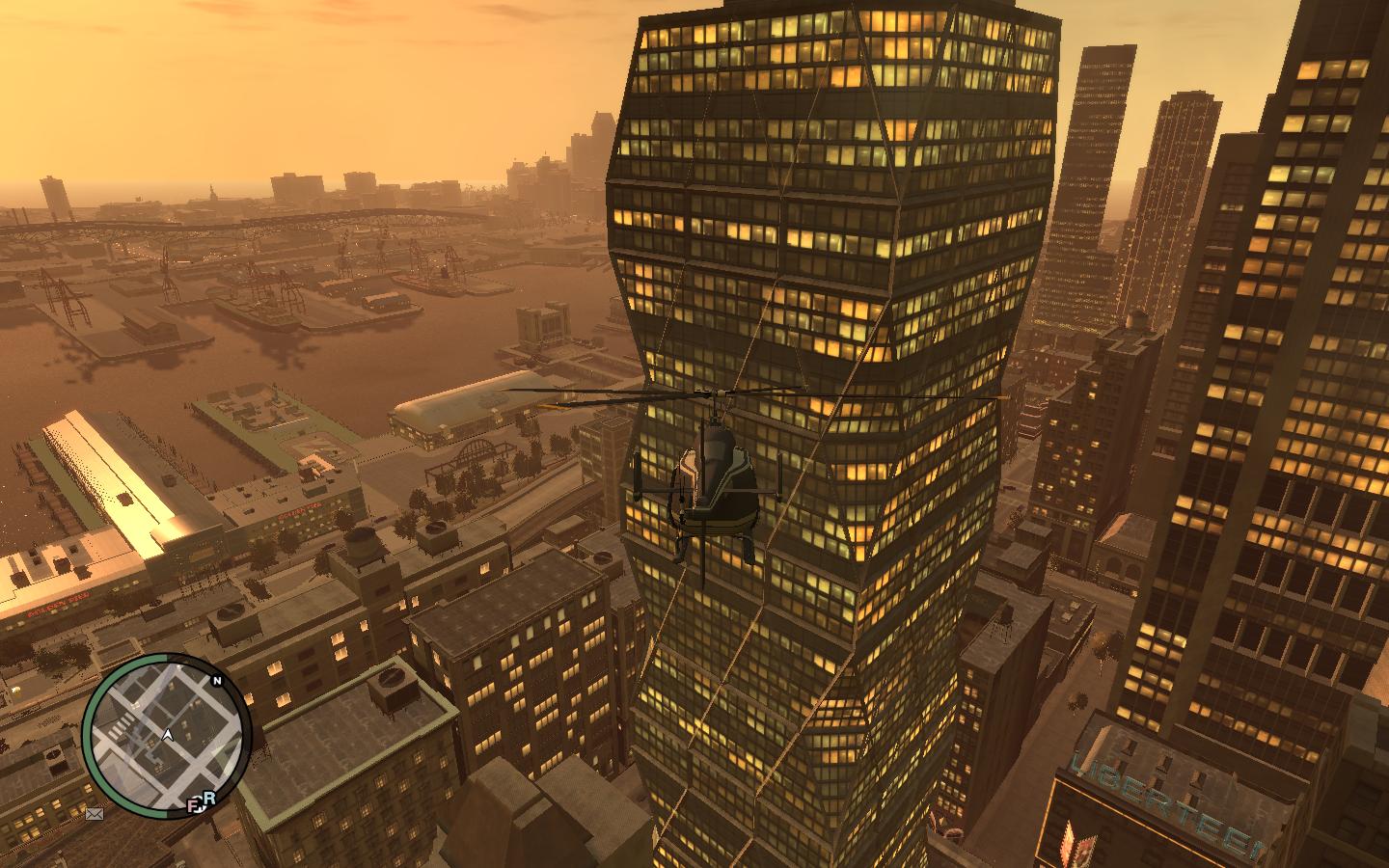Click the circular radar minimap
Image resolution: width=1389 pixels, height=868 pixels.
point(166,737)
